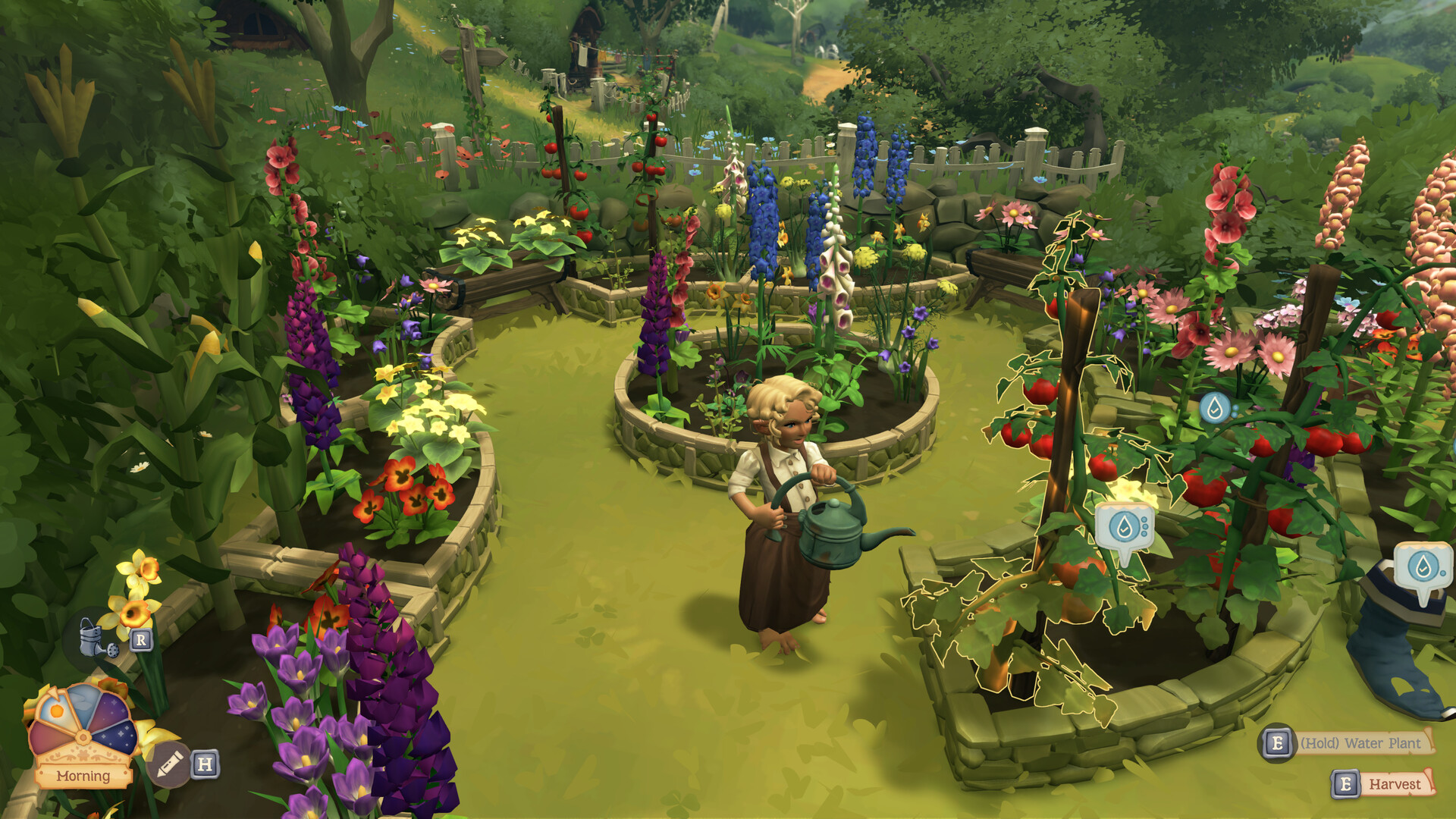Click the pencil tool icon next to the H key
1456x819 pixels.
(x=168, y=764)
